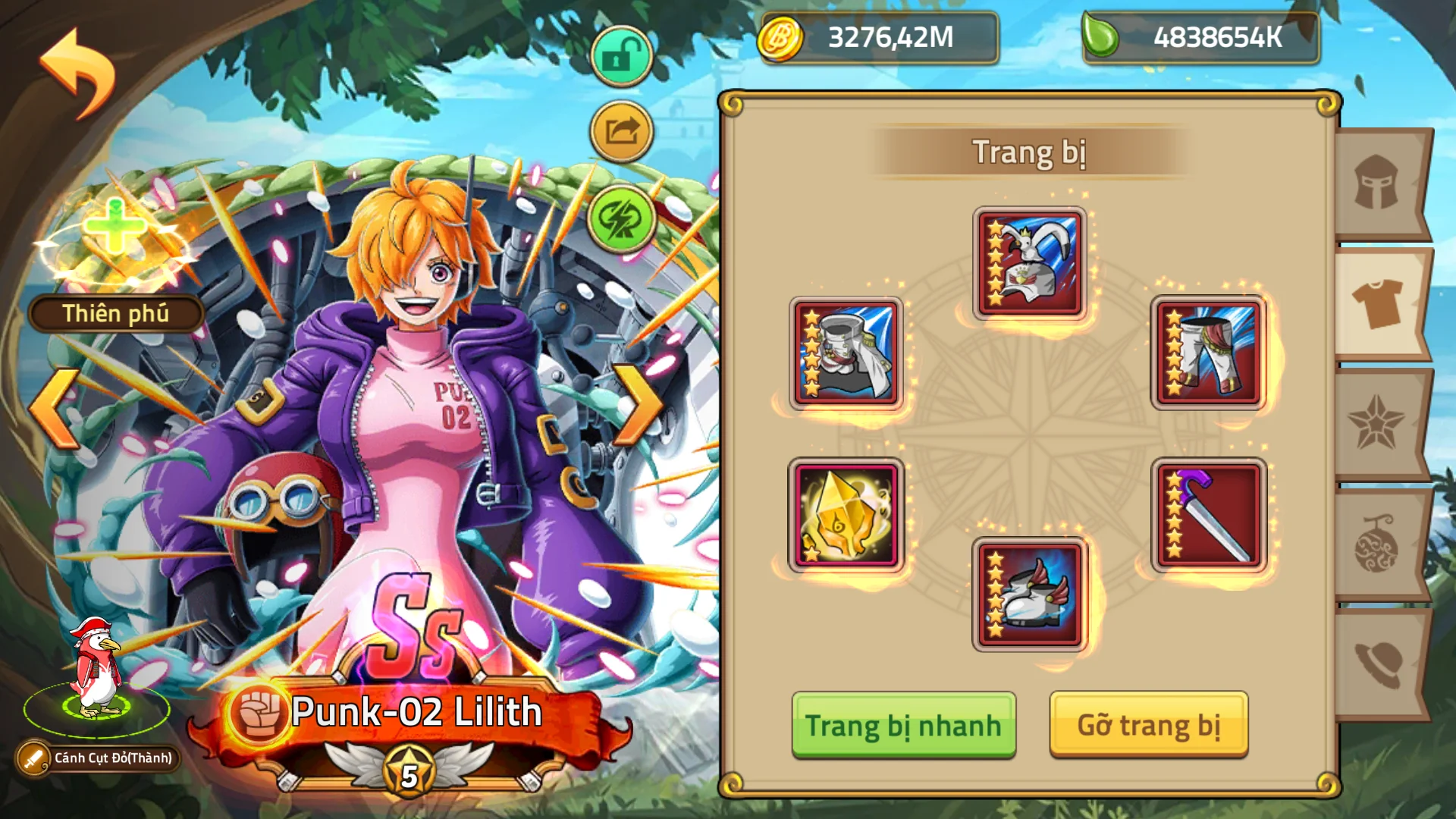Select the equipped sword weapon
Viewport: 1456px width, 819px height.
point(1208,514)
